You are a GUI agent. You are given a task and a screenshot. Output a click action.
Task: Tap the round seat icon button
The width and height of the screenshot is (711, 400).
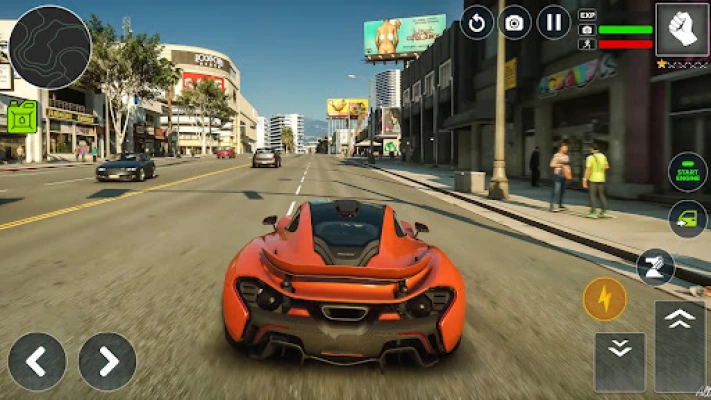click(x=655, y=268)
